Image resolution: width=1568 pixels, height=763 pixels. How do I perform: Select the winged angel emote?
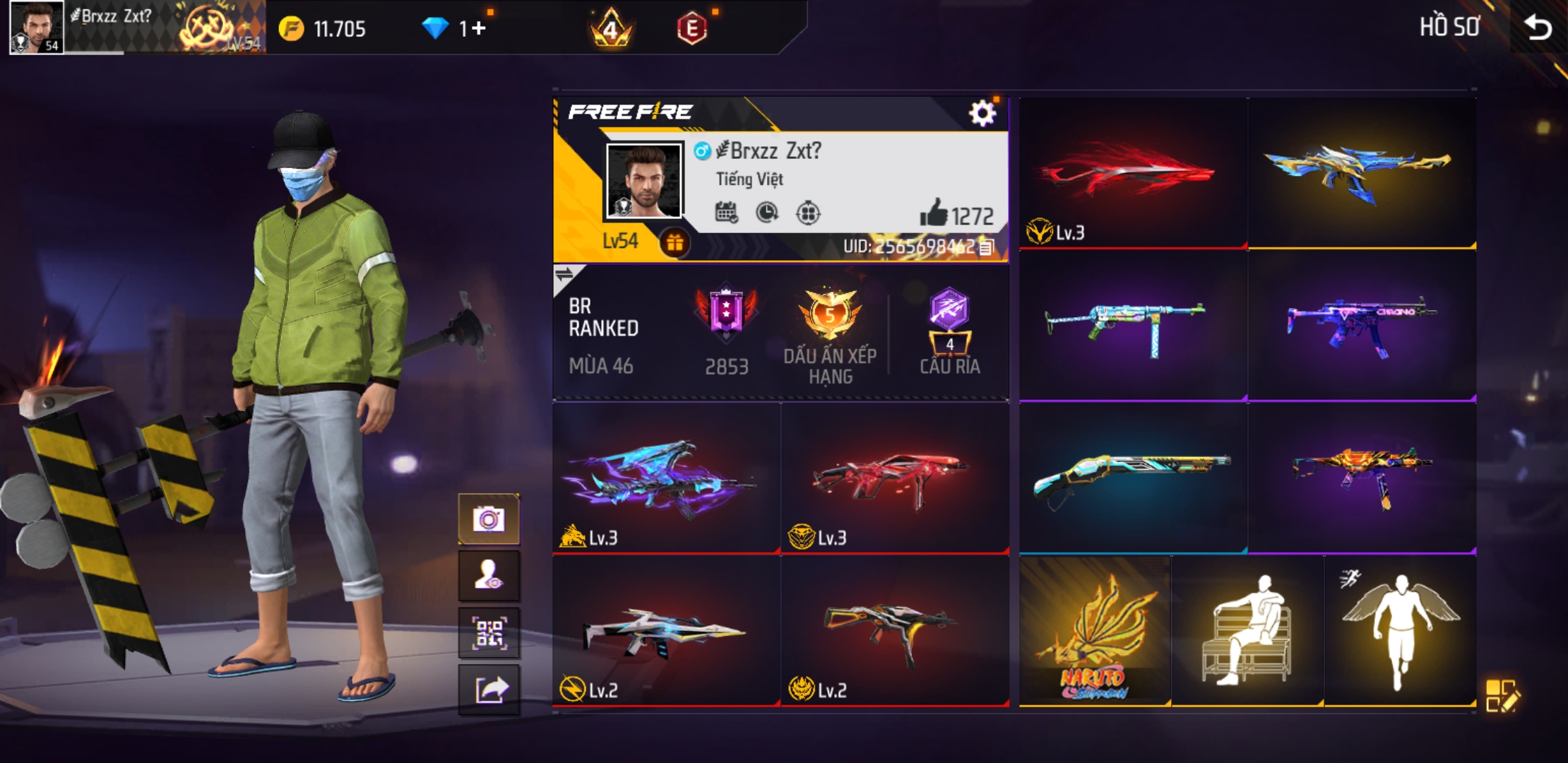1400,631
